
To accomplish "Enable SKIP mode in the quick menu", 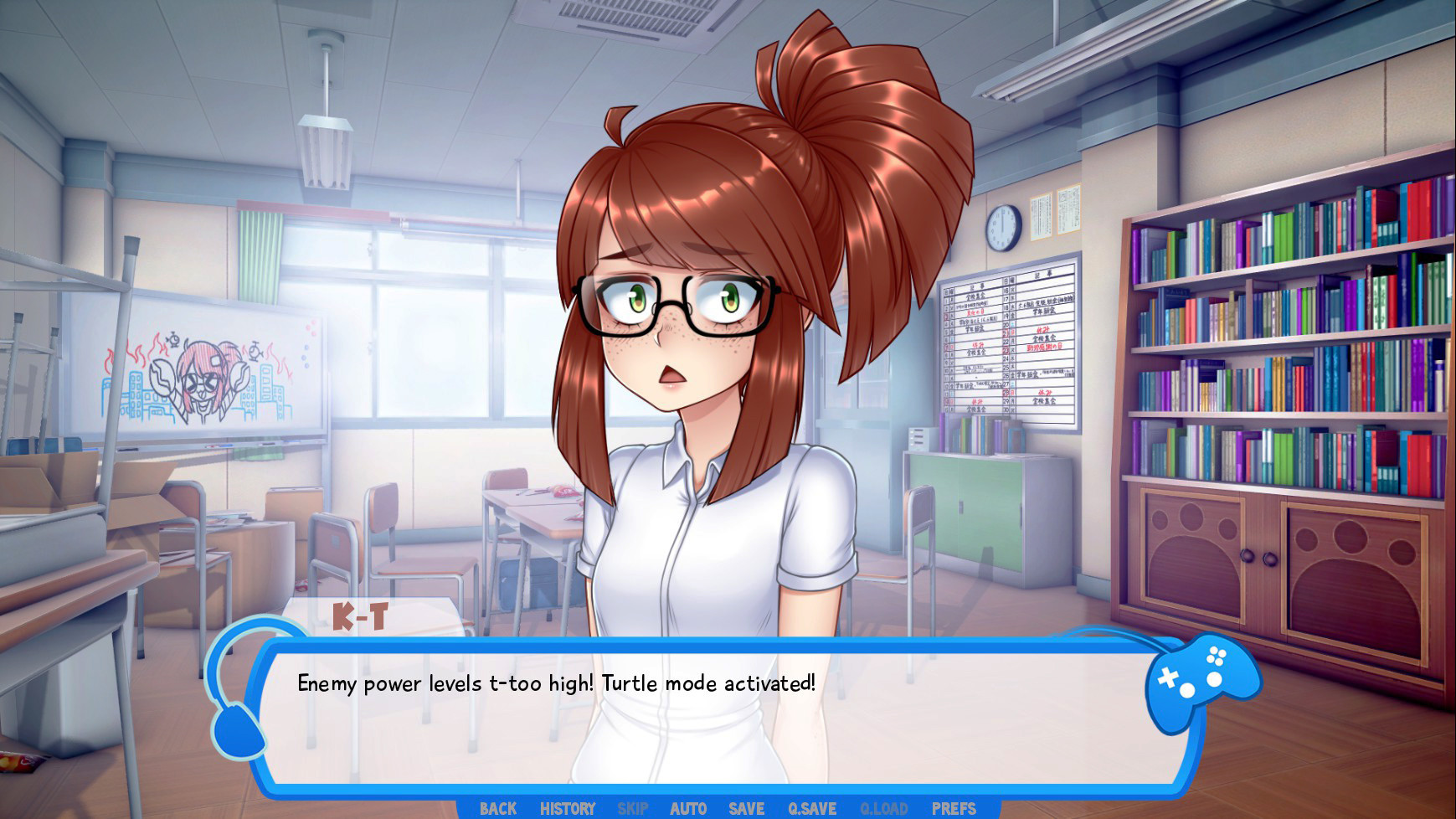I will (632, 809).
